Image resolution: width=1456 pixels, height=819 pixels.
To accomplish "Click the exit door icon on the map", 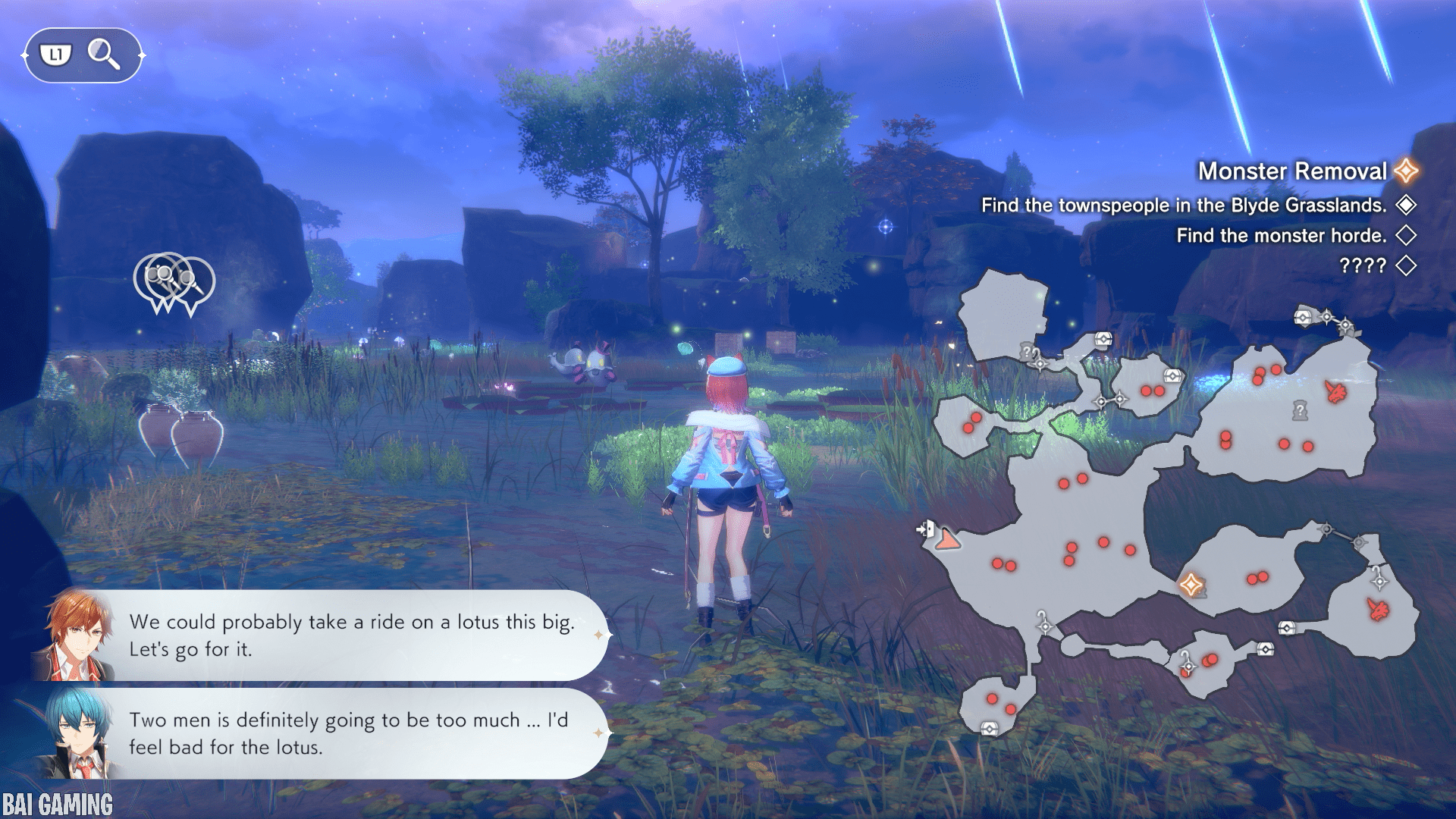I will click(x=925, y=529).
